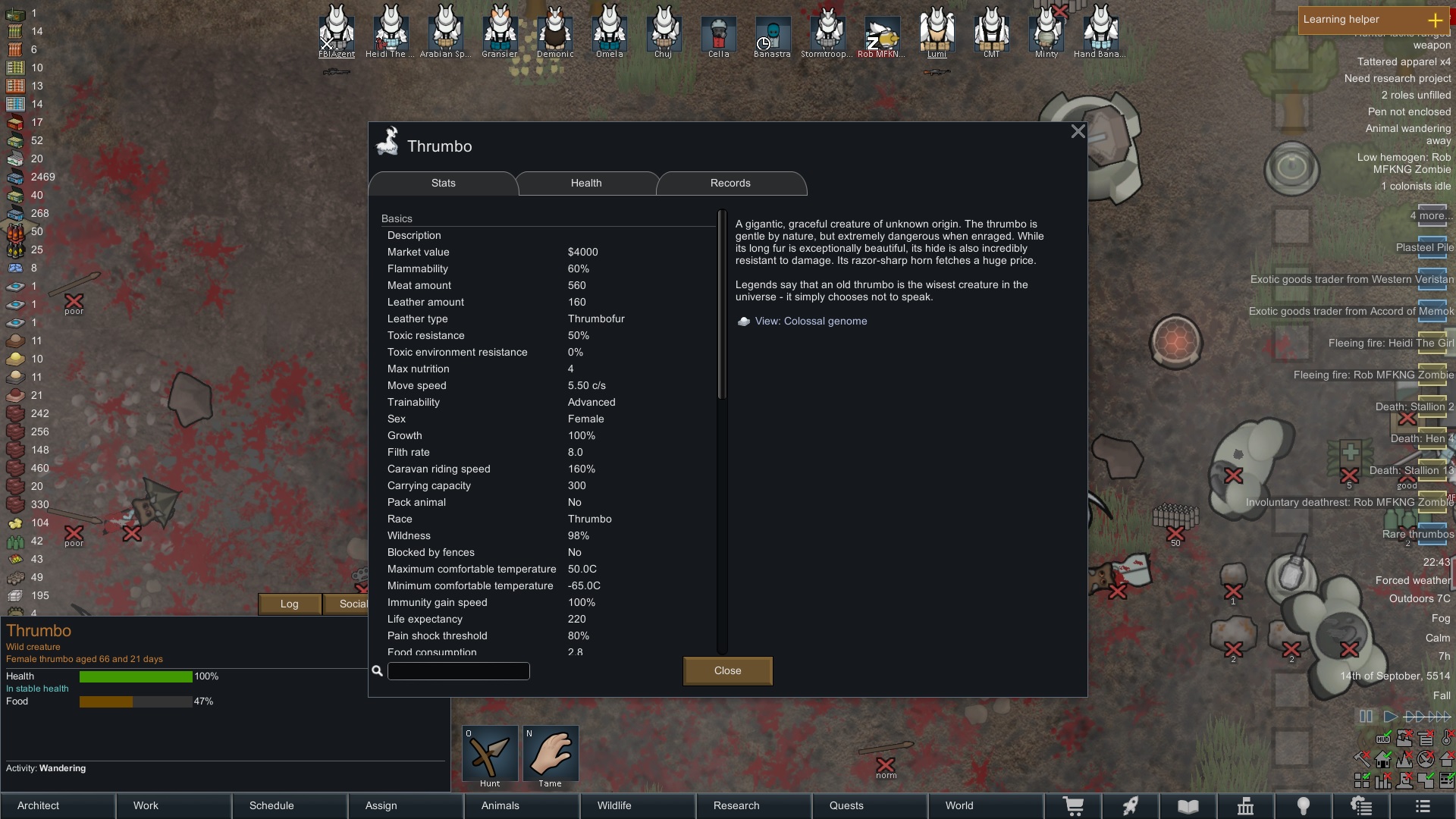Click the factions building icon in bottom toolbar
Screen dimensions: 1456x819
(x=1247, y=806)
